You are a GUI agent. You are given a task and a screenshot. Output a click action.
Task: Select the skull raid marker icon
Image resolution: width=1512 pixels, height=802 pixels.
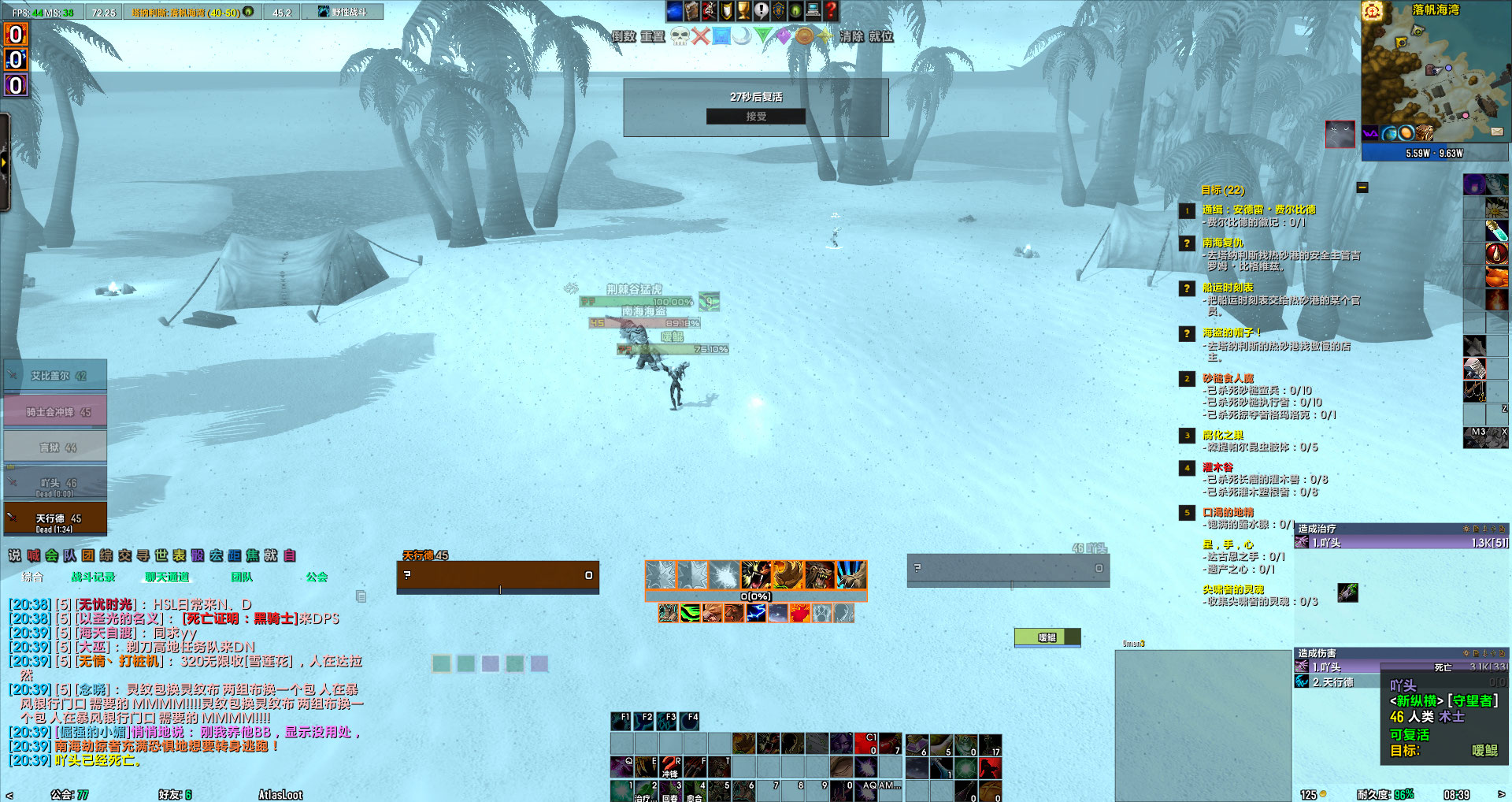point(680,36)
